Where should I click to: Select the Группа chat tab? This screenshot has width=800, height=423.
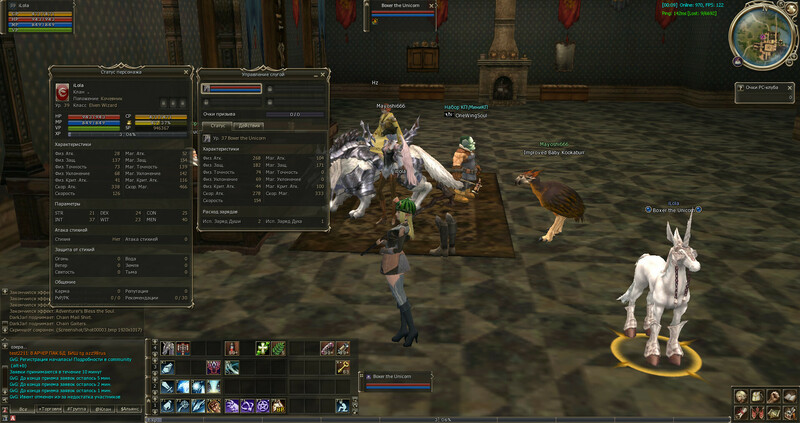tap(76, 409)
